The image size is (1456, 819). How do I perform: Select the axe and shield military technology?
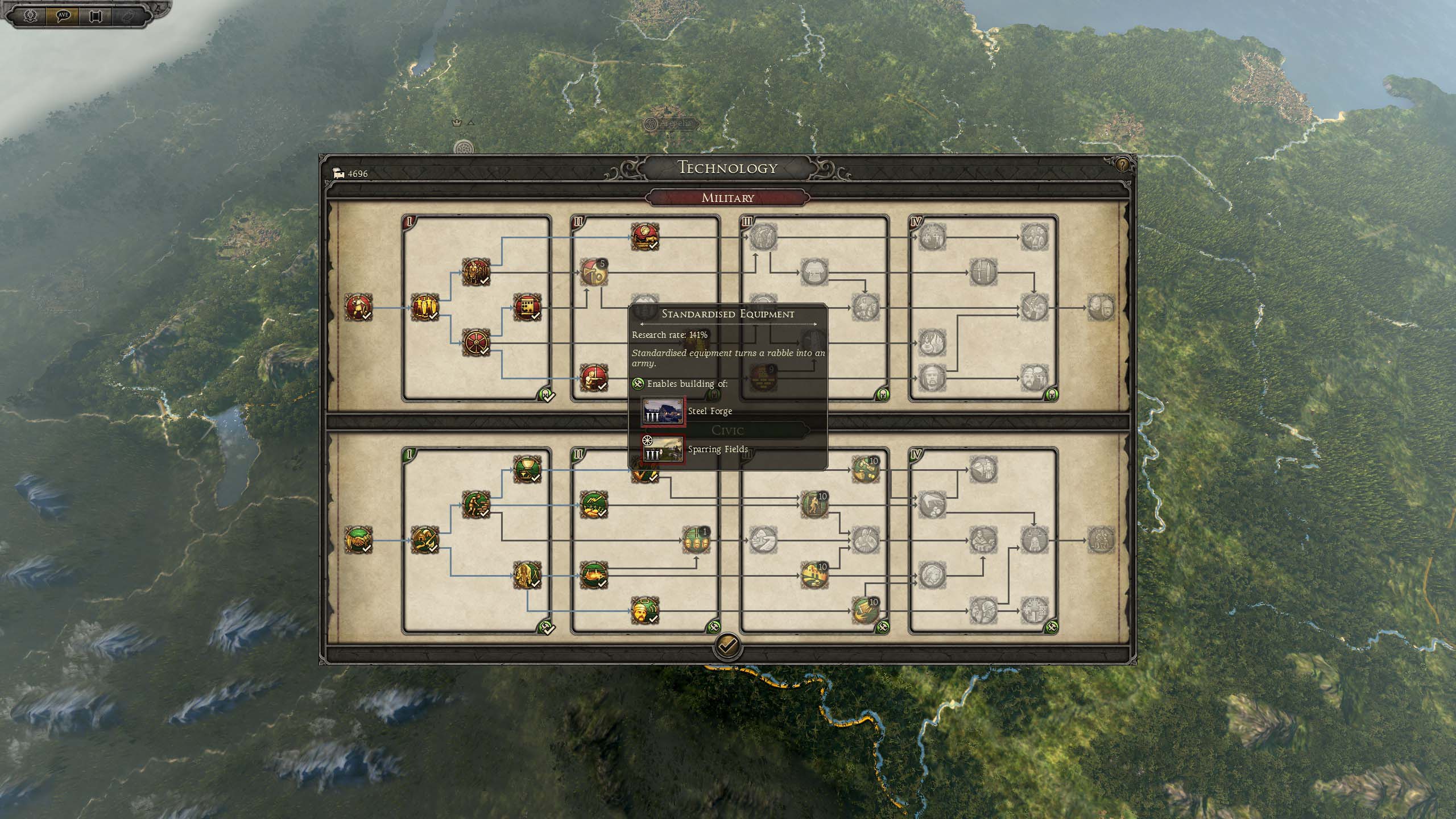click(x=593, y=272)
